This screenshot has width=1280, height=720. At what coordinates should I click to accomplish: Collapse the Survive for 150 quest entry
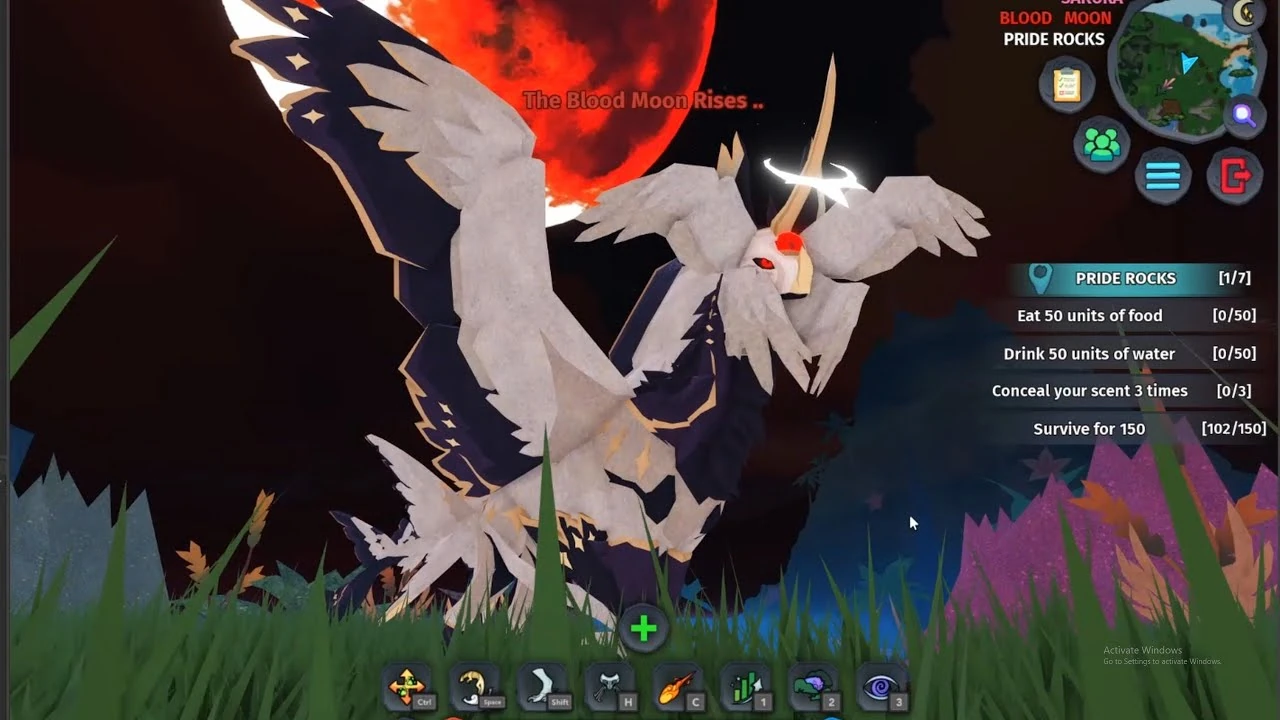pyautogui.click(x=1087, y=428)
